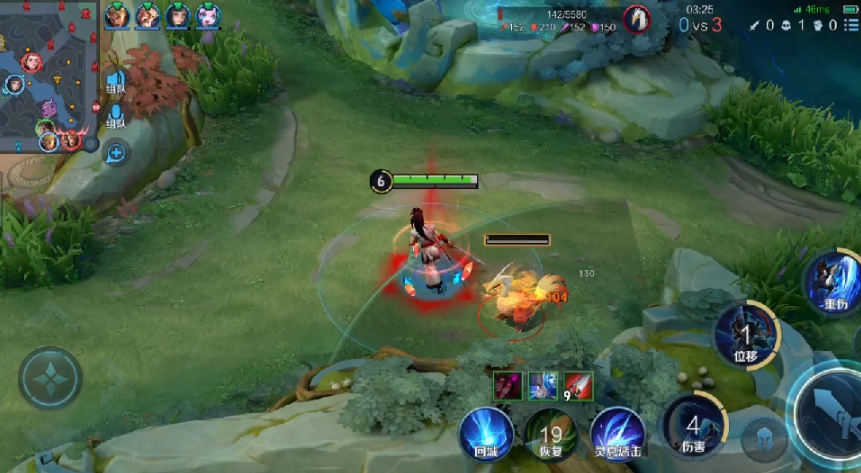Image resolution: width=861 pixels, height=473 pixels.
Task: Open the quick chat plus bubble
Action: 116,153
